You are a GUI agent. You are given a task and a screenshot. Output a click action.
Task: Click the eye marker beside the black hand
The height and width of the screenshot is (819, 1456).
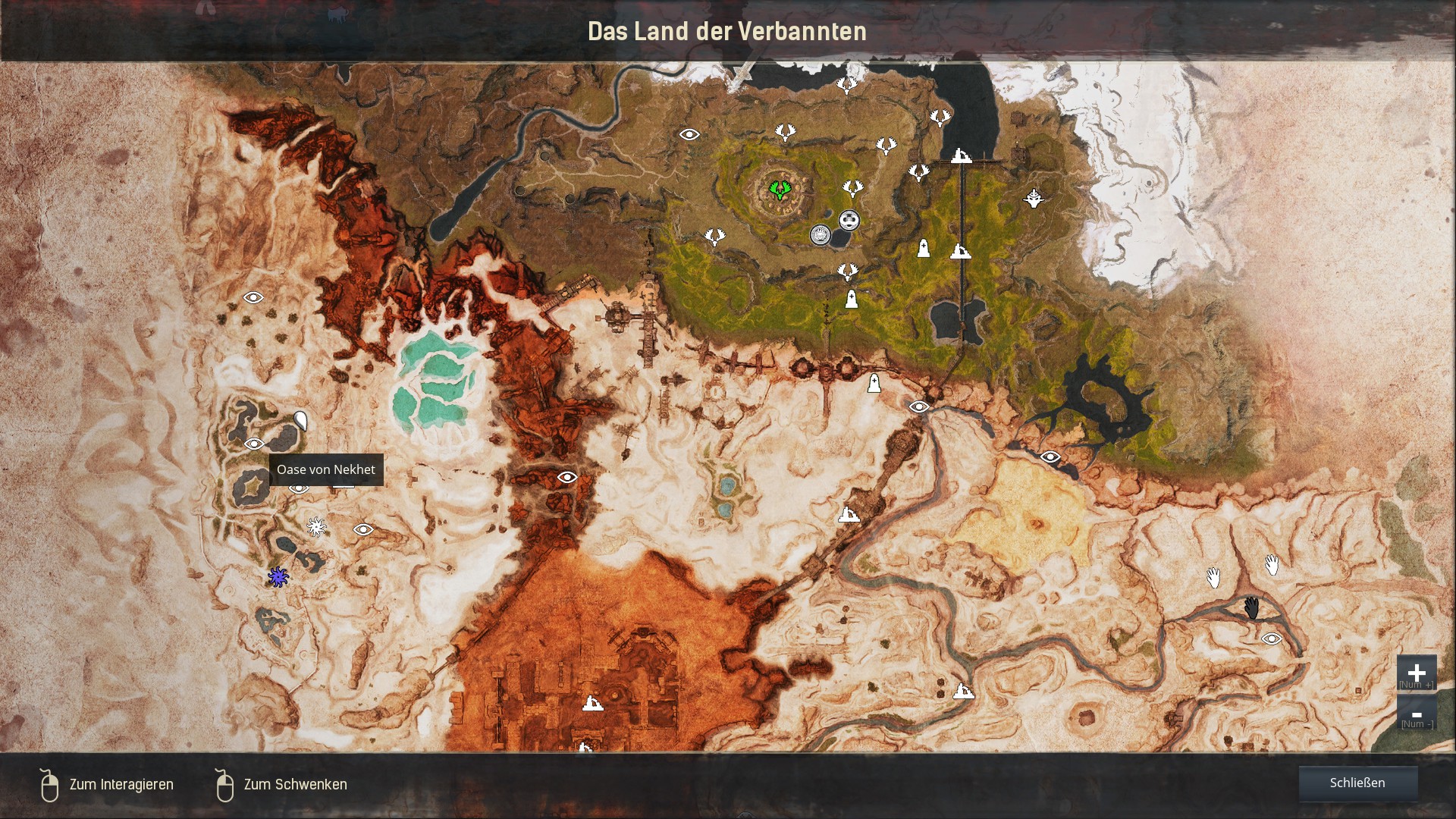1271,639
